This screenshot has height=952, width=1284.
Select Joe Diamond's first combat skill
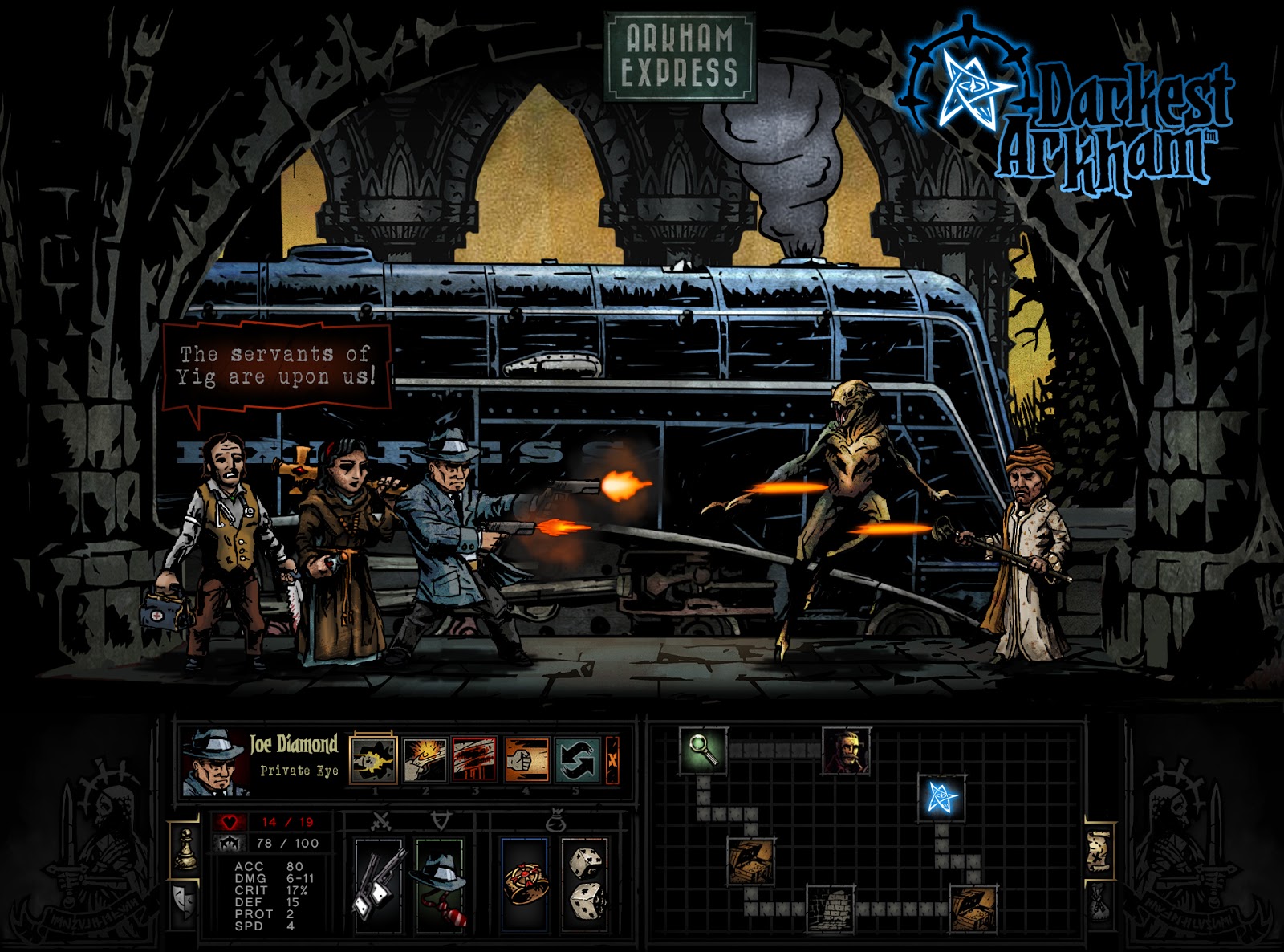(373, 758)
